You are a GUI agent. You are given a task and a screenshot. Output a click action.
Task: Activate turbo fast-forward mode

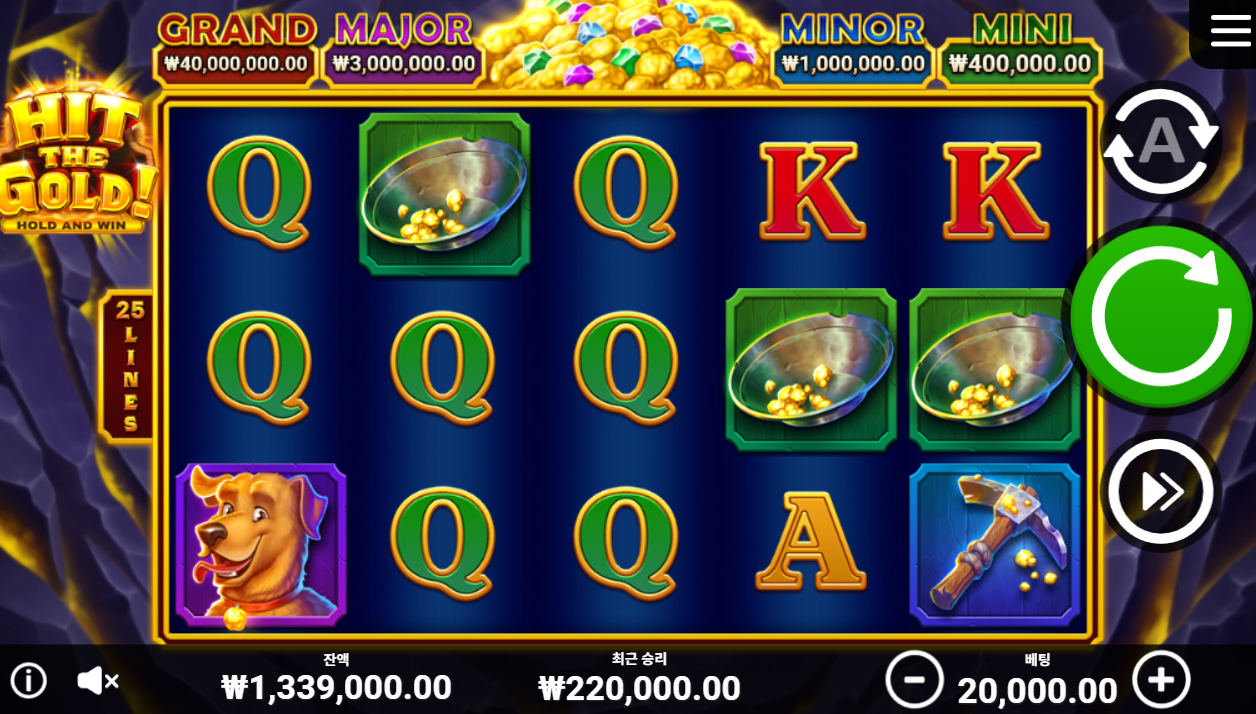pyautogui.click(x=1161, y=491)
